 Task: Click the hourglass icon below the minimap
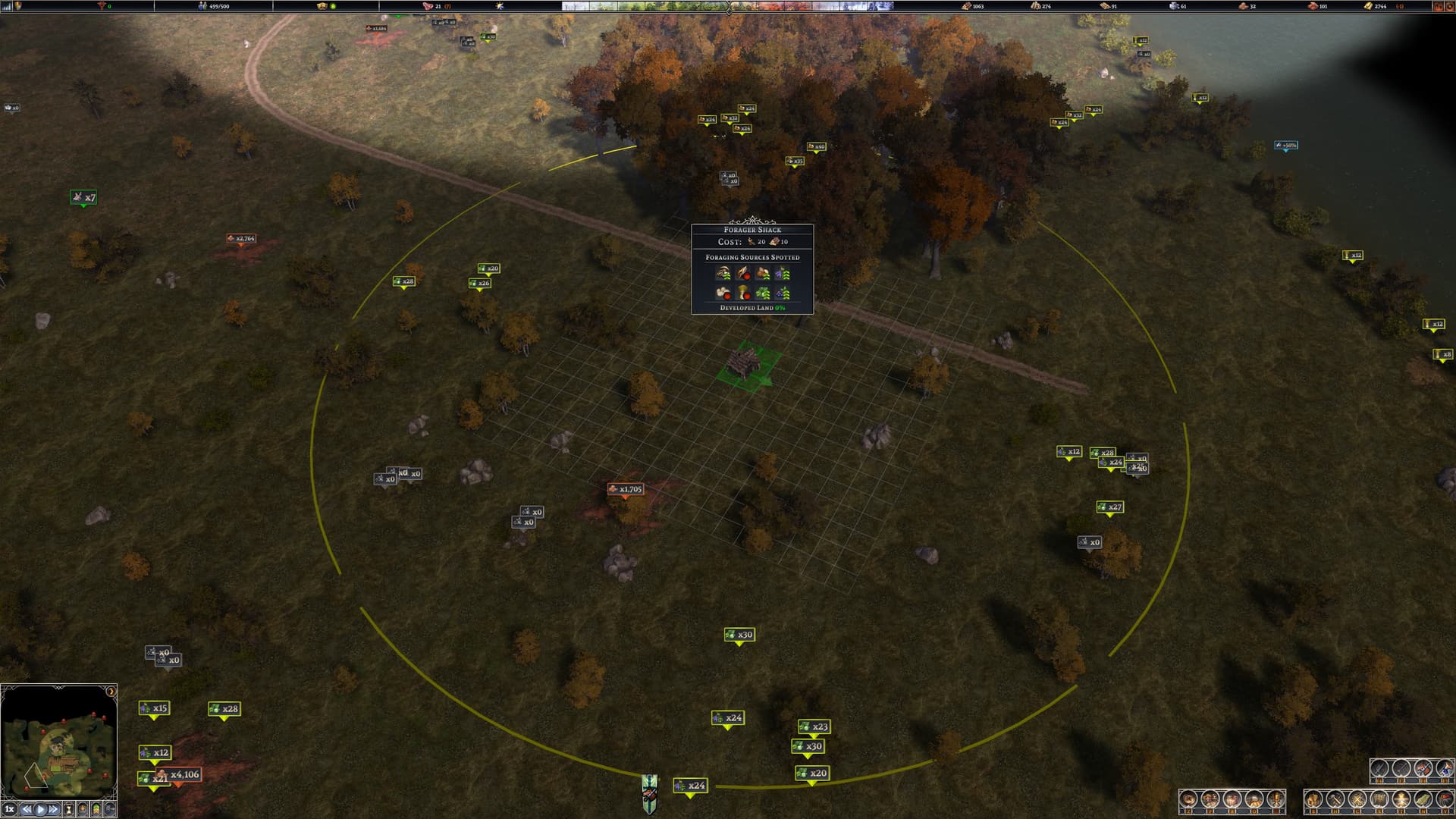pos(69,809)
